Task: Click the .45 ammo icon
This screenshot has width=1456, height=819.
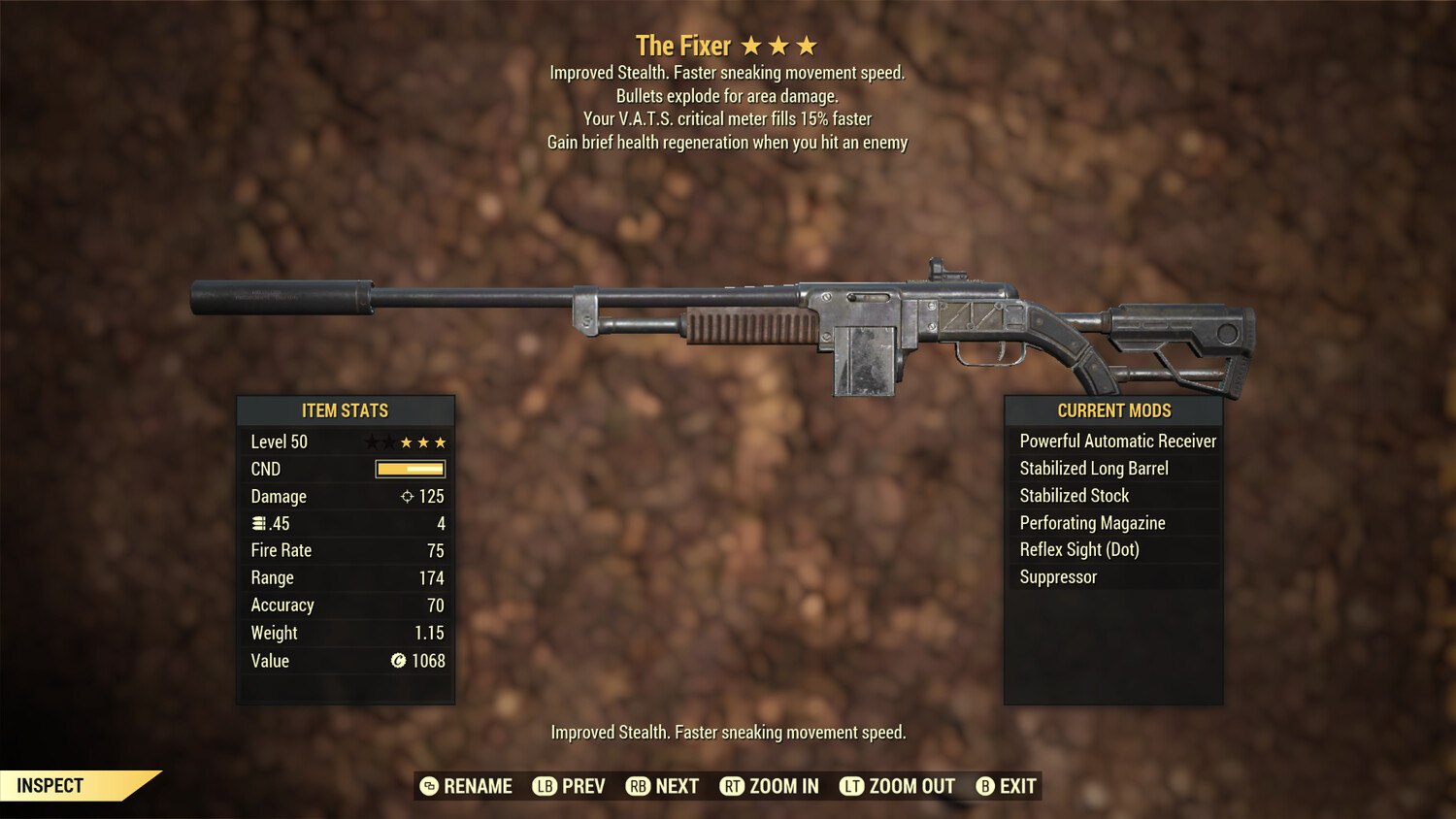Action: pyautogui.click(x=257, y=523)
